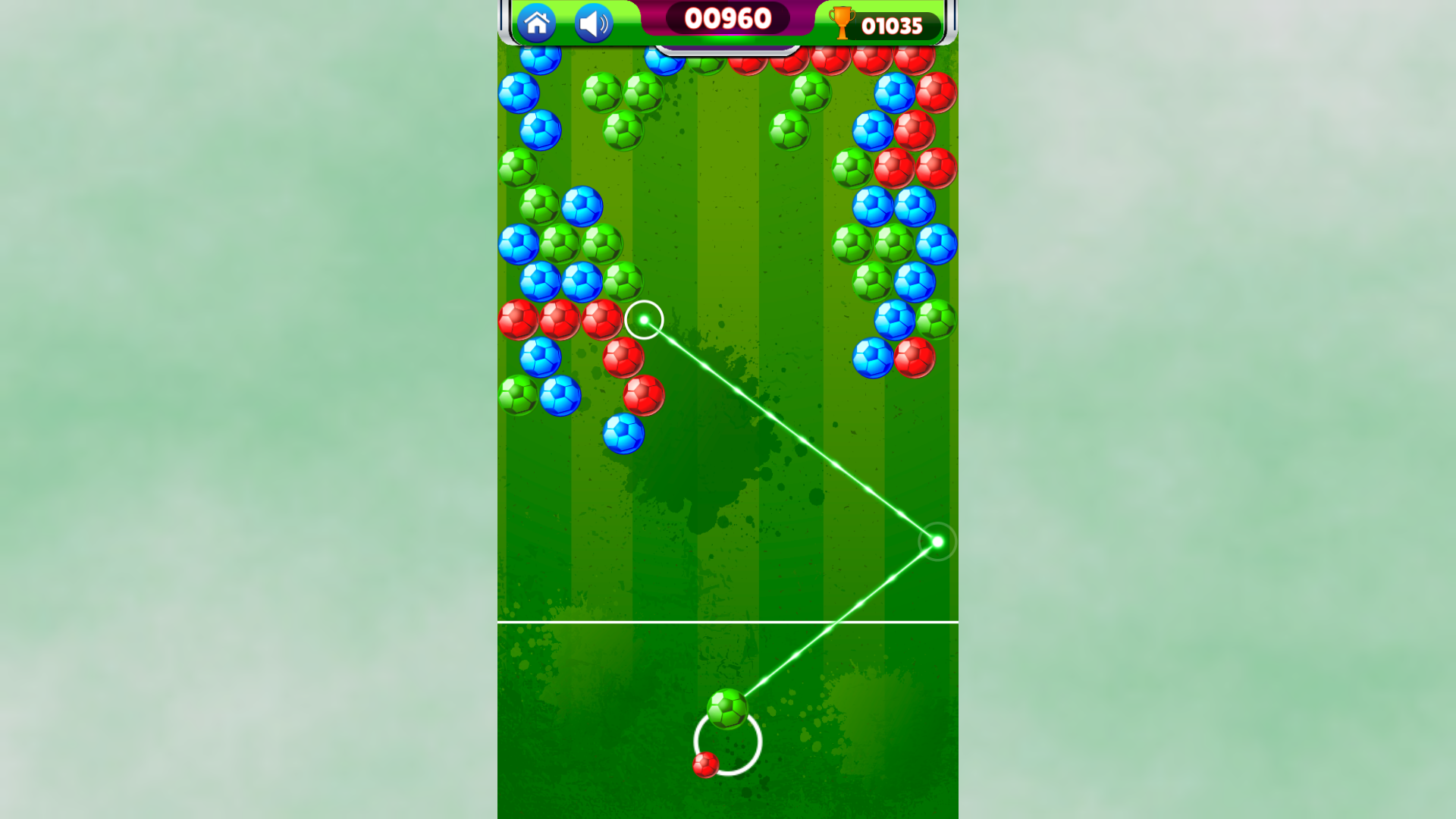Click the home icon to exit level
This screenshot has width=1456, height=819.
538,24
